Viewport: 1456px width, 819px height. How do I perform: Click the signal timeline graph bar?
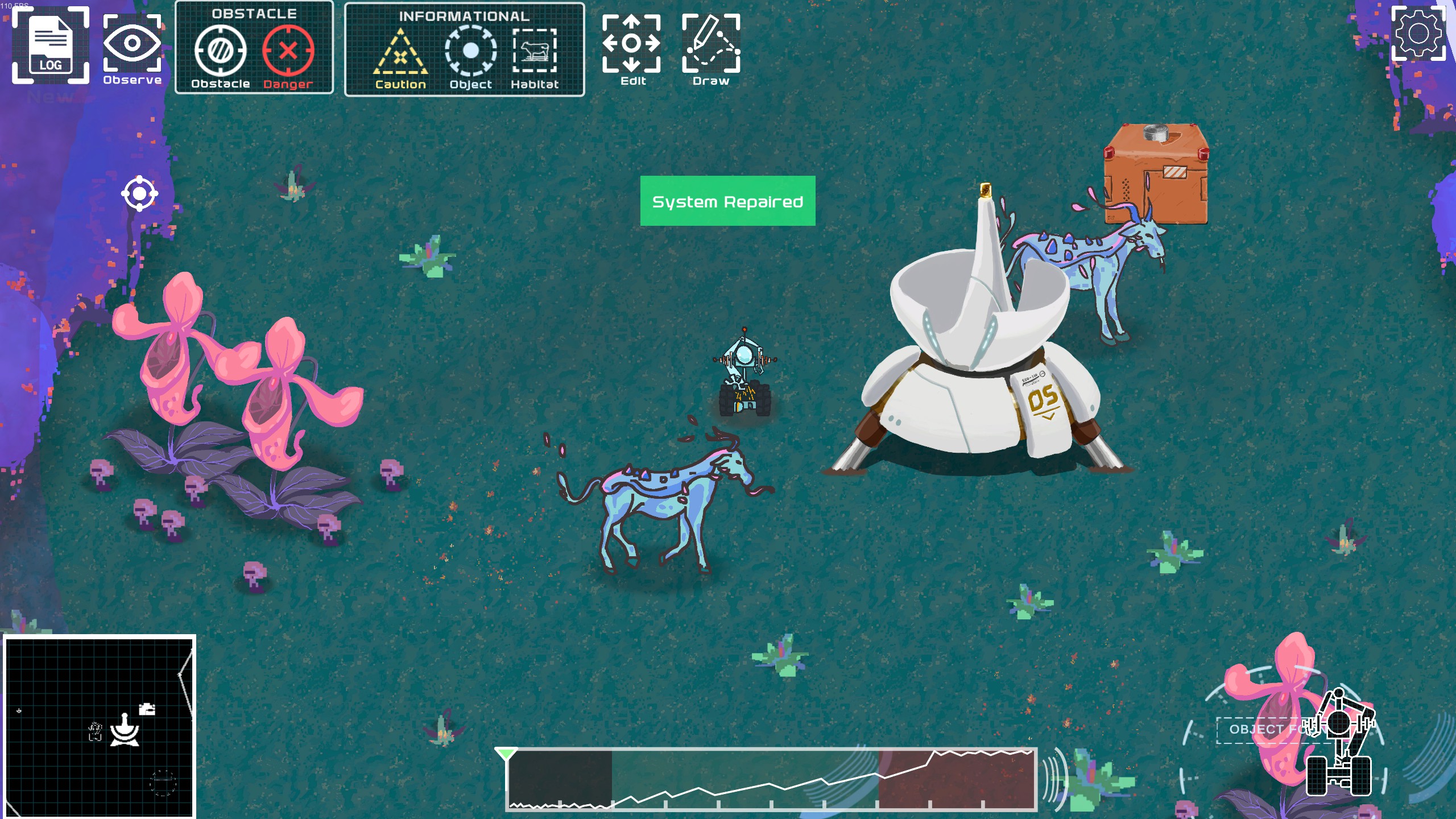click(771, 779)
